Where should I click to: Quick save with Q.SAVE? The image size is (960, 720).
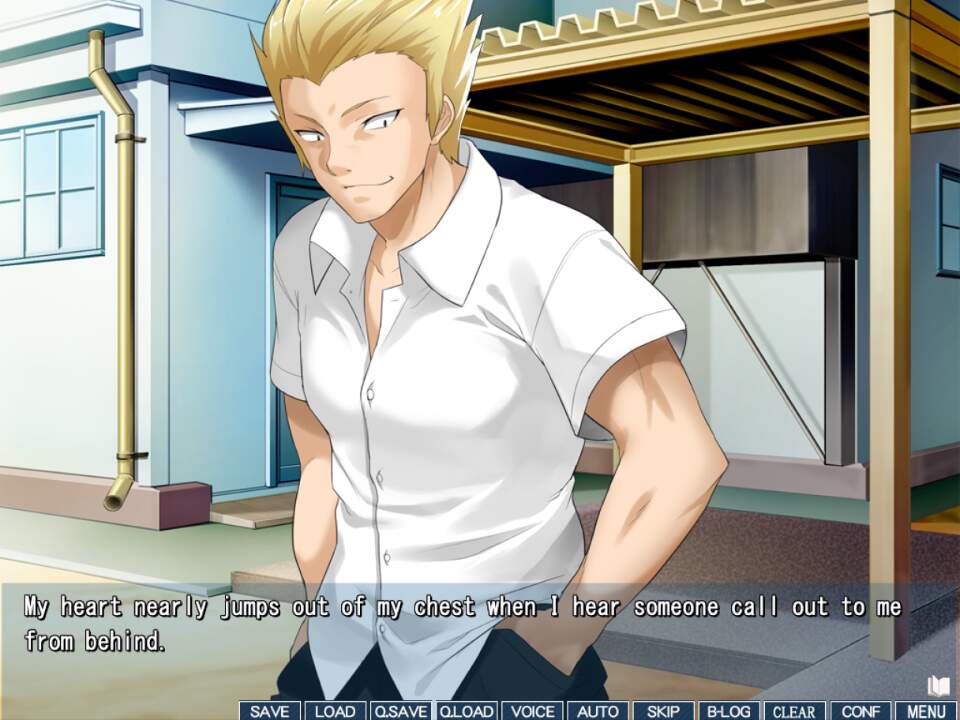(x=400, y=711)
